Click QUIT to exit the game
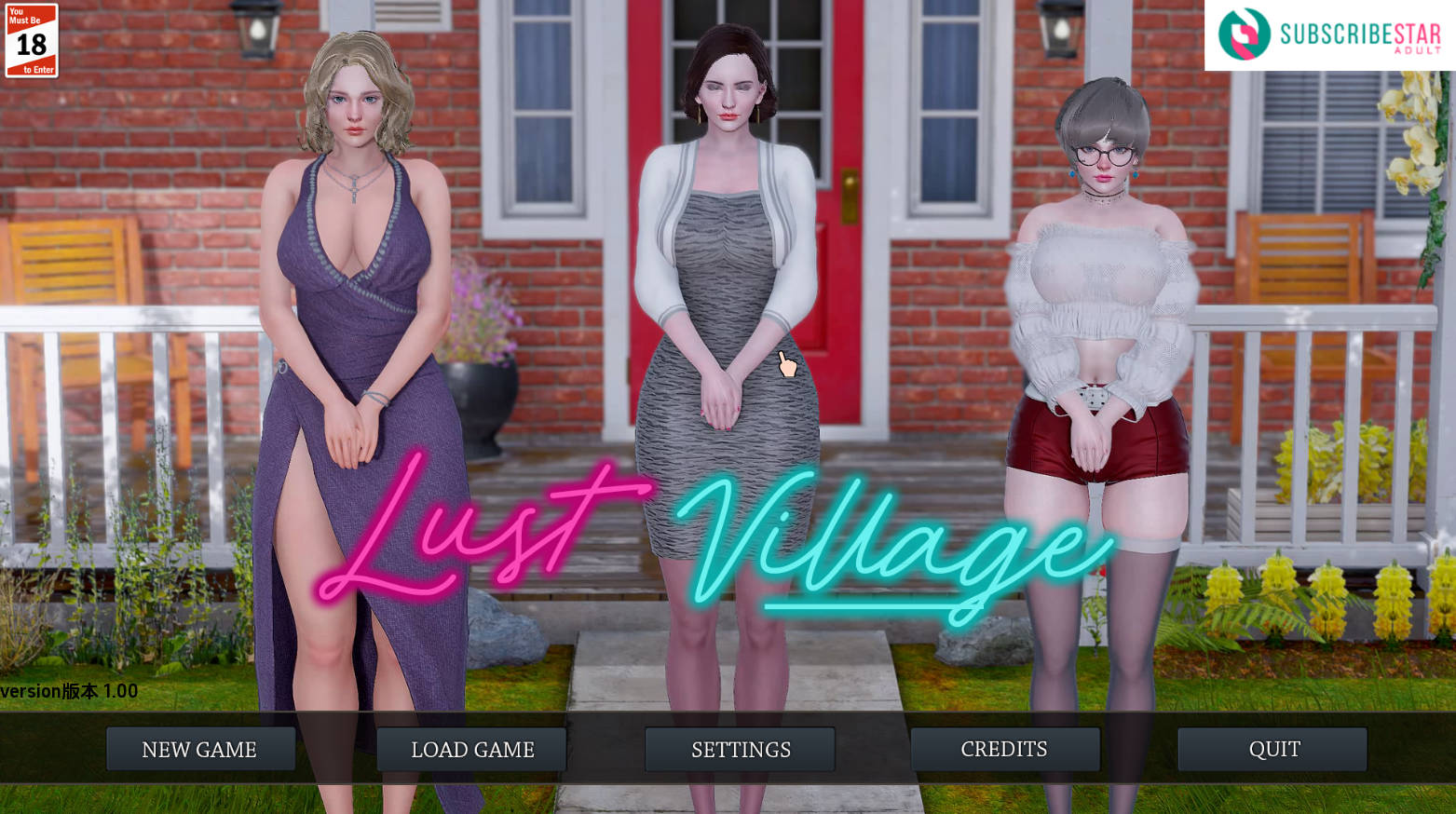Screen dimensions: 1456x814 pos(1272,749)
